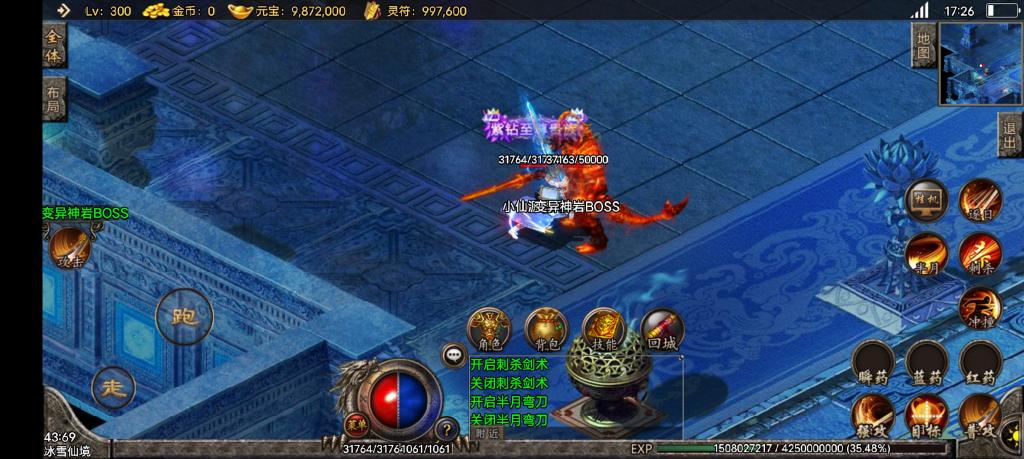Tap the 跑 run button
The height and width of the screenshot is (459, 1024).
click(184, 318)
